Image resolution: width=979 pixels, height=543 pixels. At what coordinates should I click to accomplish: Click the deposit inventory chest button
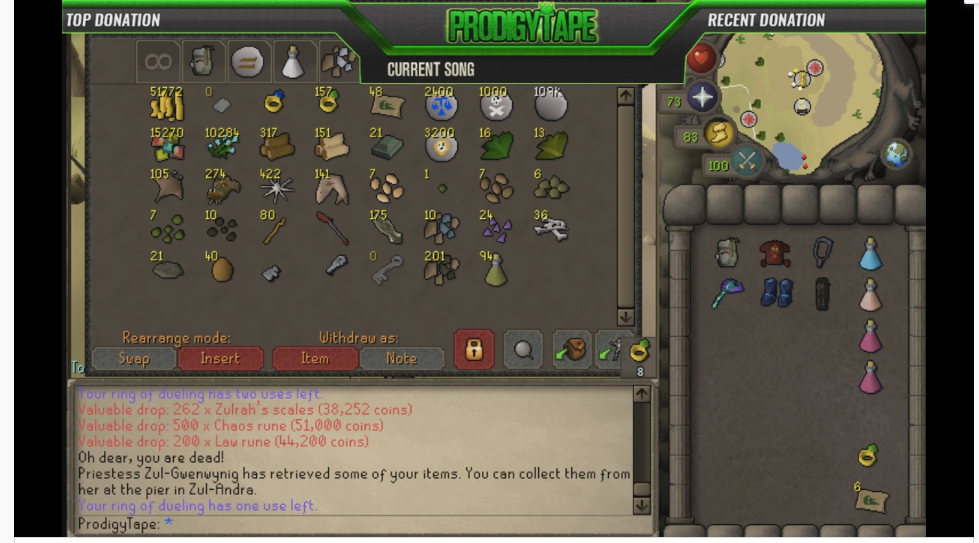pyautogui.click(x=571, y=350)
